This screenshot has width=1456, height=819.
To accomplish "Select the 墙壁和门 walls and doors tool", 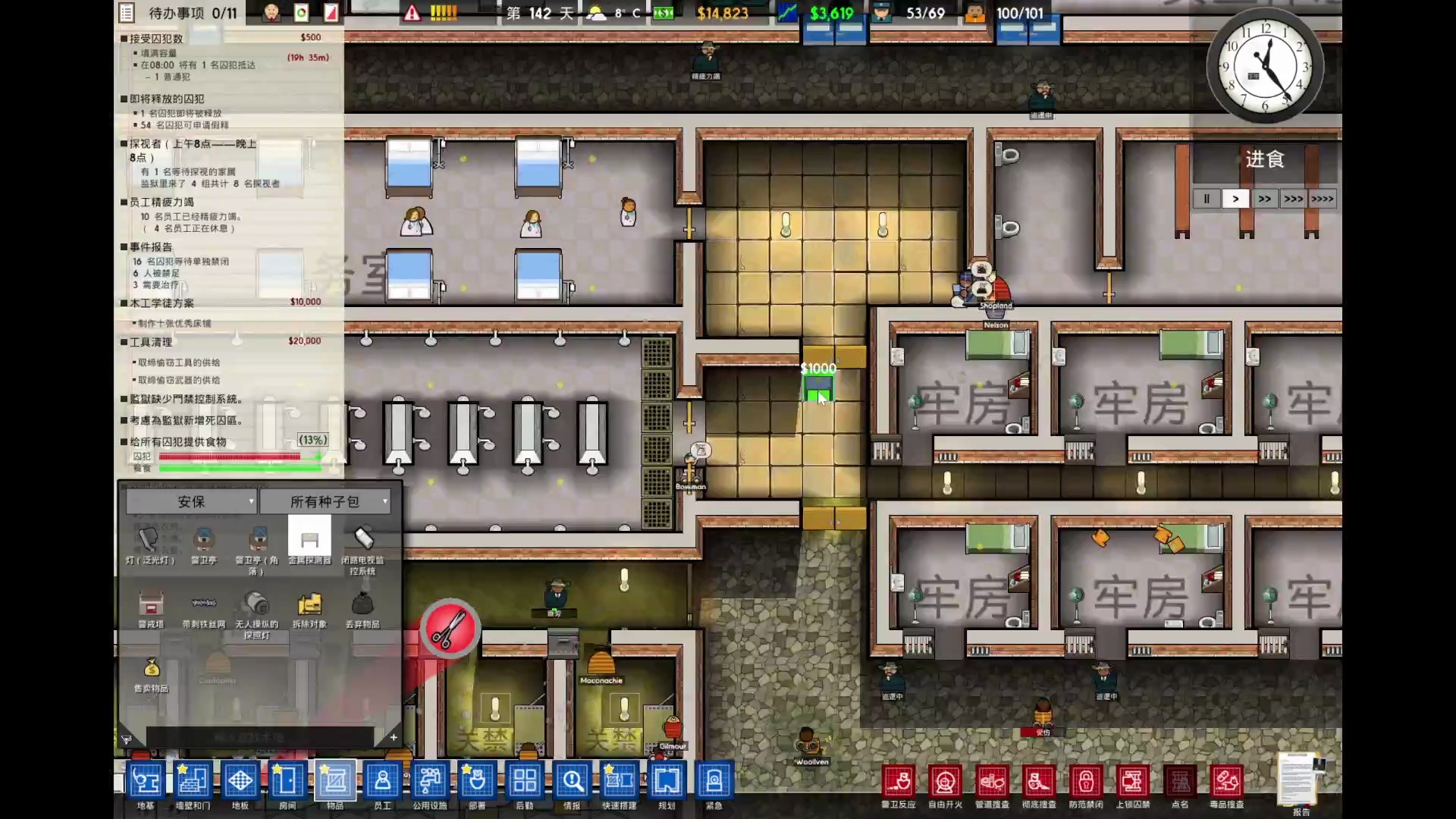I will (193, 781).
